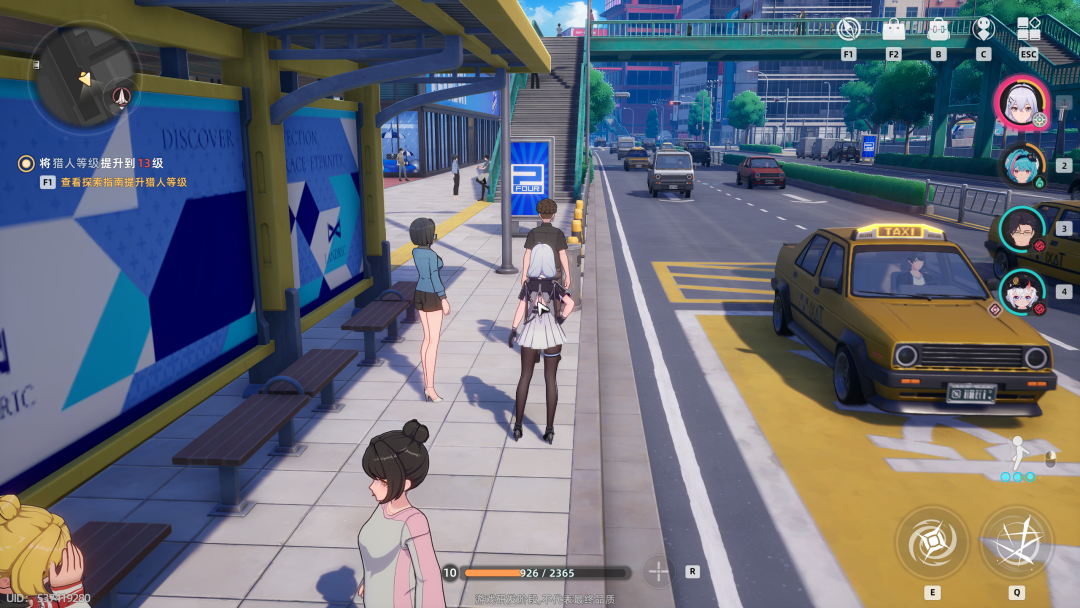Switch to the blue-haired character portrait
This screenshot has width=1080, height=608.
coord(1021,166)
